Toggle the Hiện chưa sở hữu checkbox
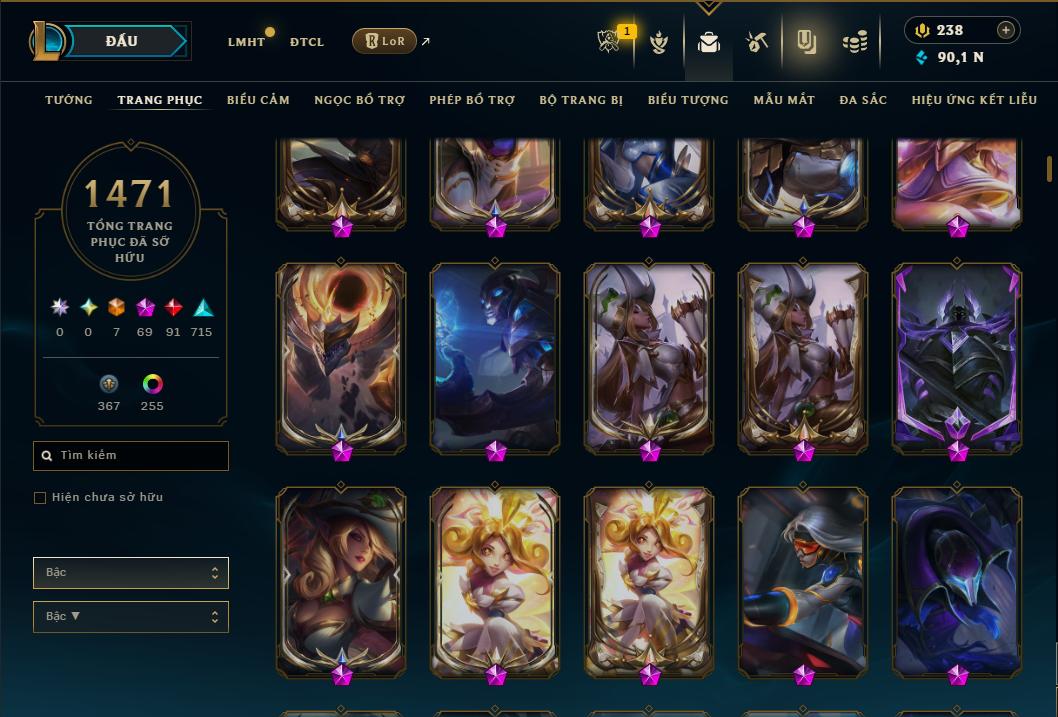 (40, 498)
